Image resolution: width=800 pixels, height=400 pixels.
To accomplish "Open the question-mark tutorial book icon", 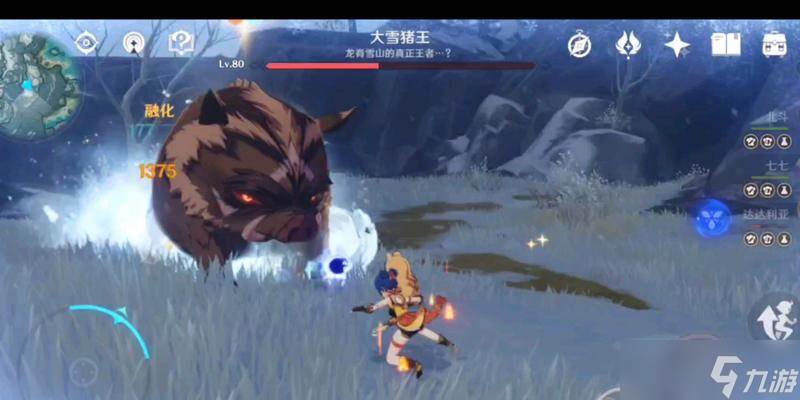I will (181, 43).
